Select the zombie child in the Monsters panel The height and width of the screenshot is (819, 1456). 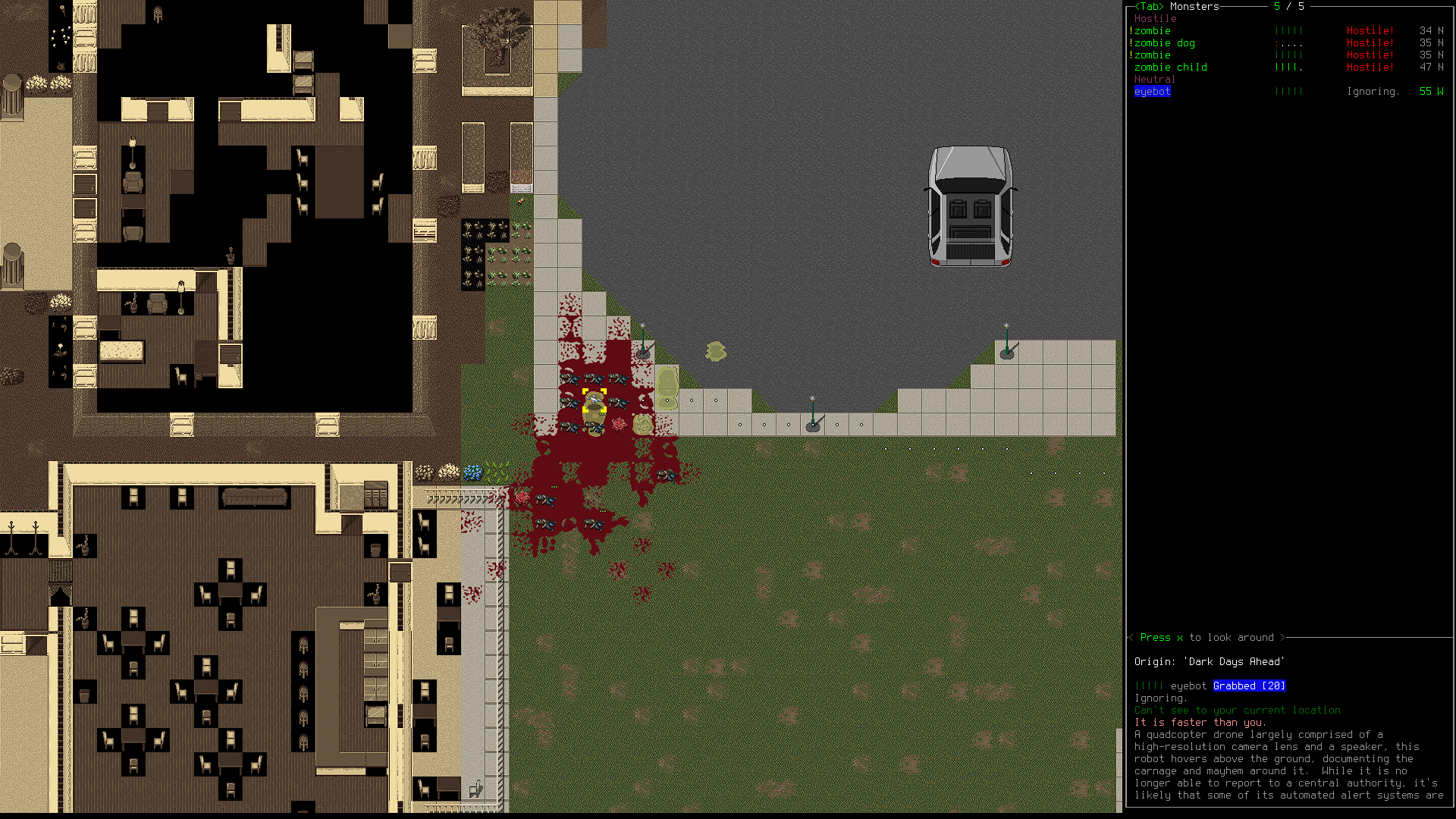tap(1170, 67)
